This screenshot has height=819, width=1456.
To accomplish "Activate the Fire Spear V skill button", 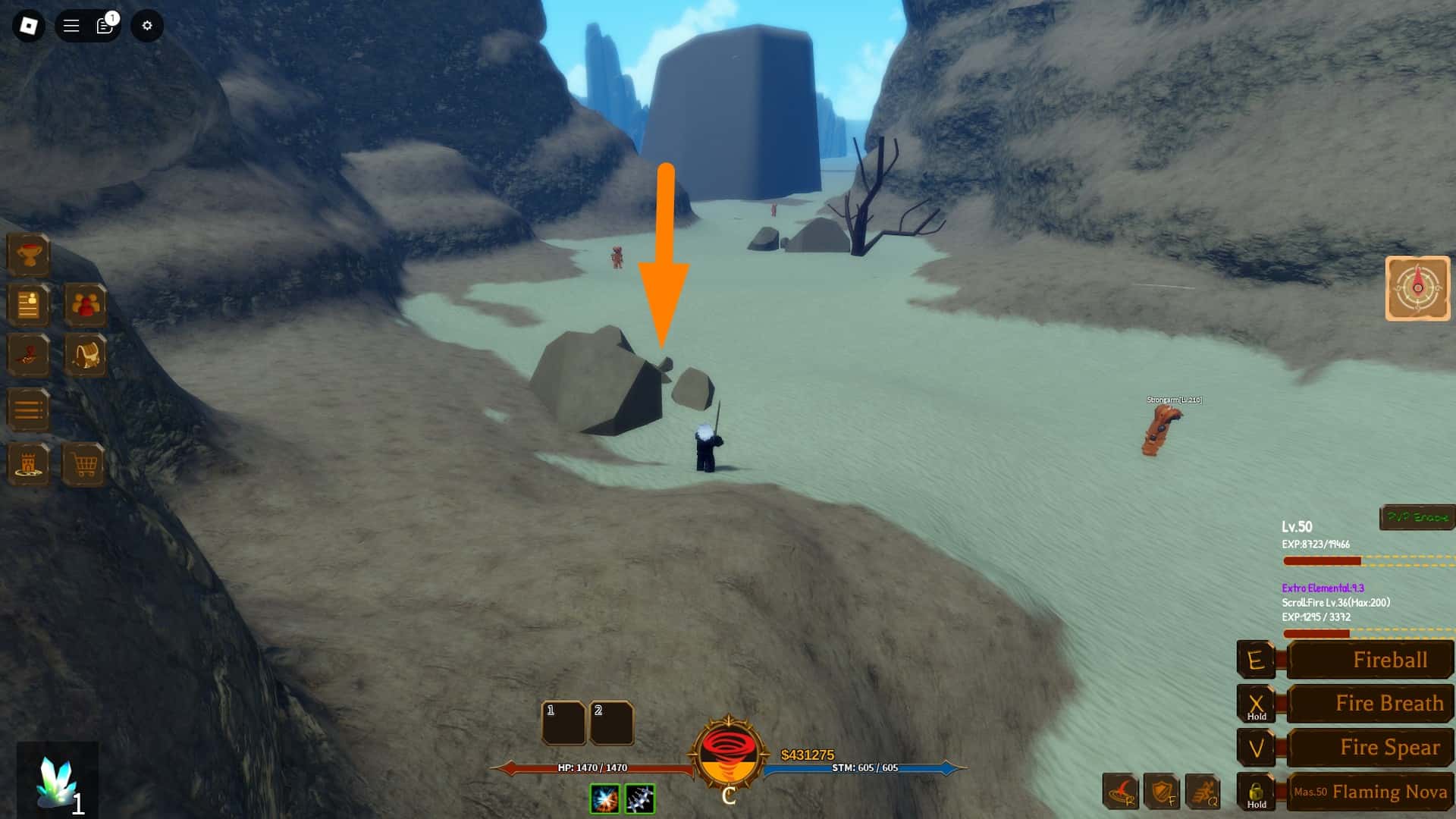I will point(1369,748).
